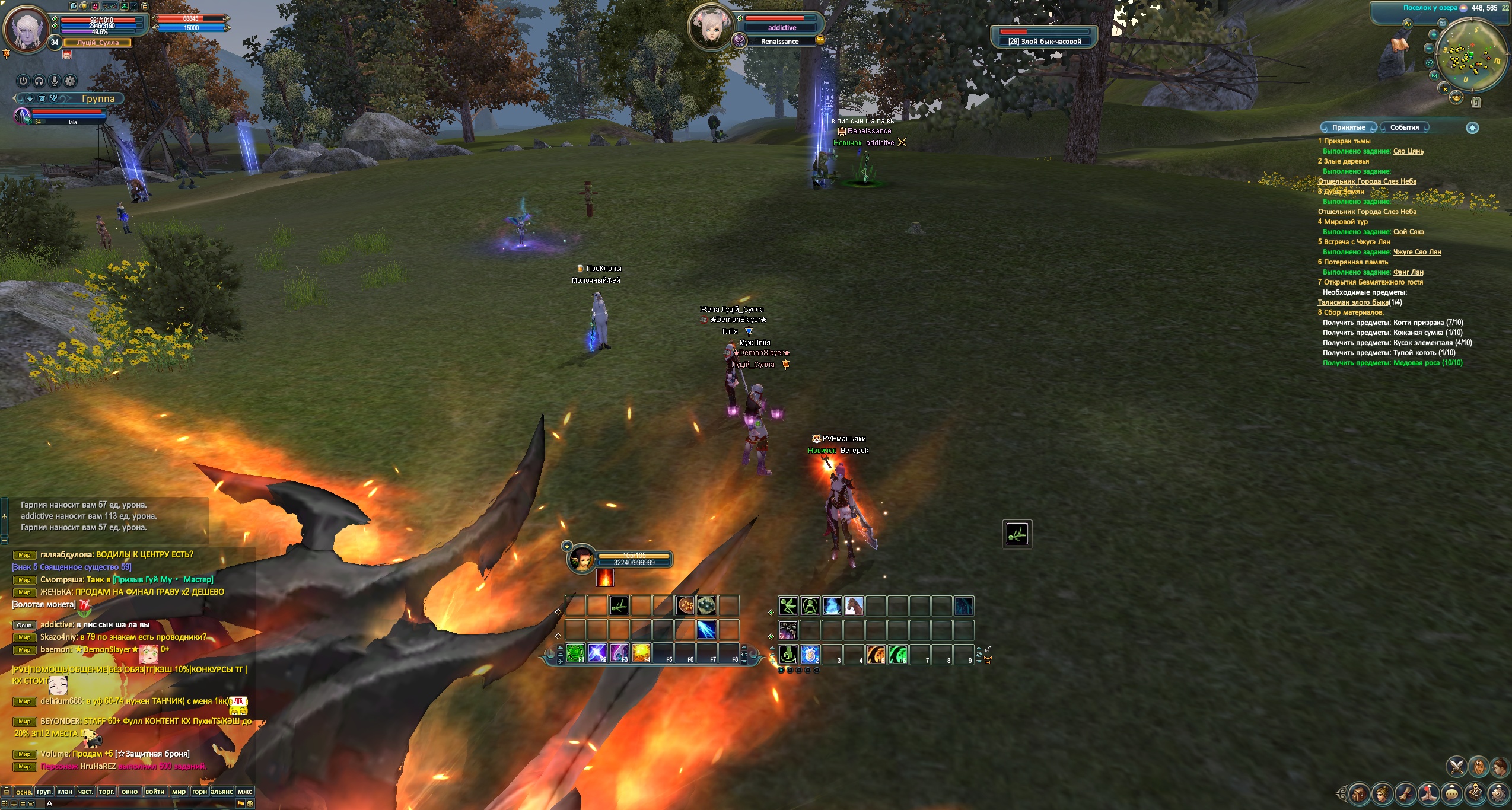The height and width of the screenshot is (810, 1512).
Task: Select the Принятые quest tab
Action: (x=1348, y=127)
